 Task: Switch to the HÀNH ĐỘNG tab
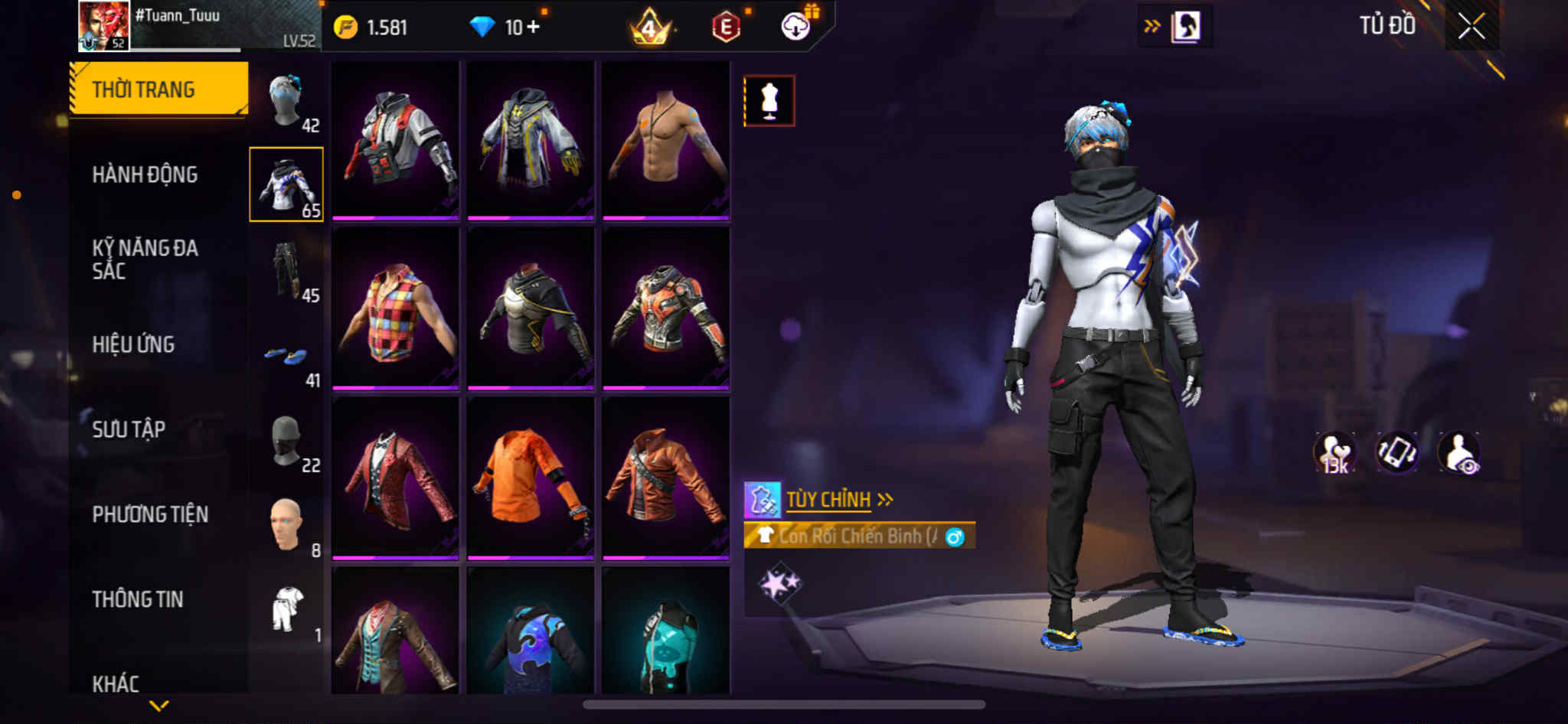[145, 174]
